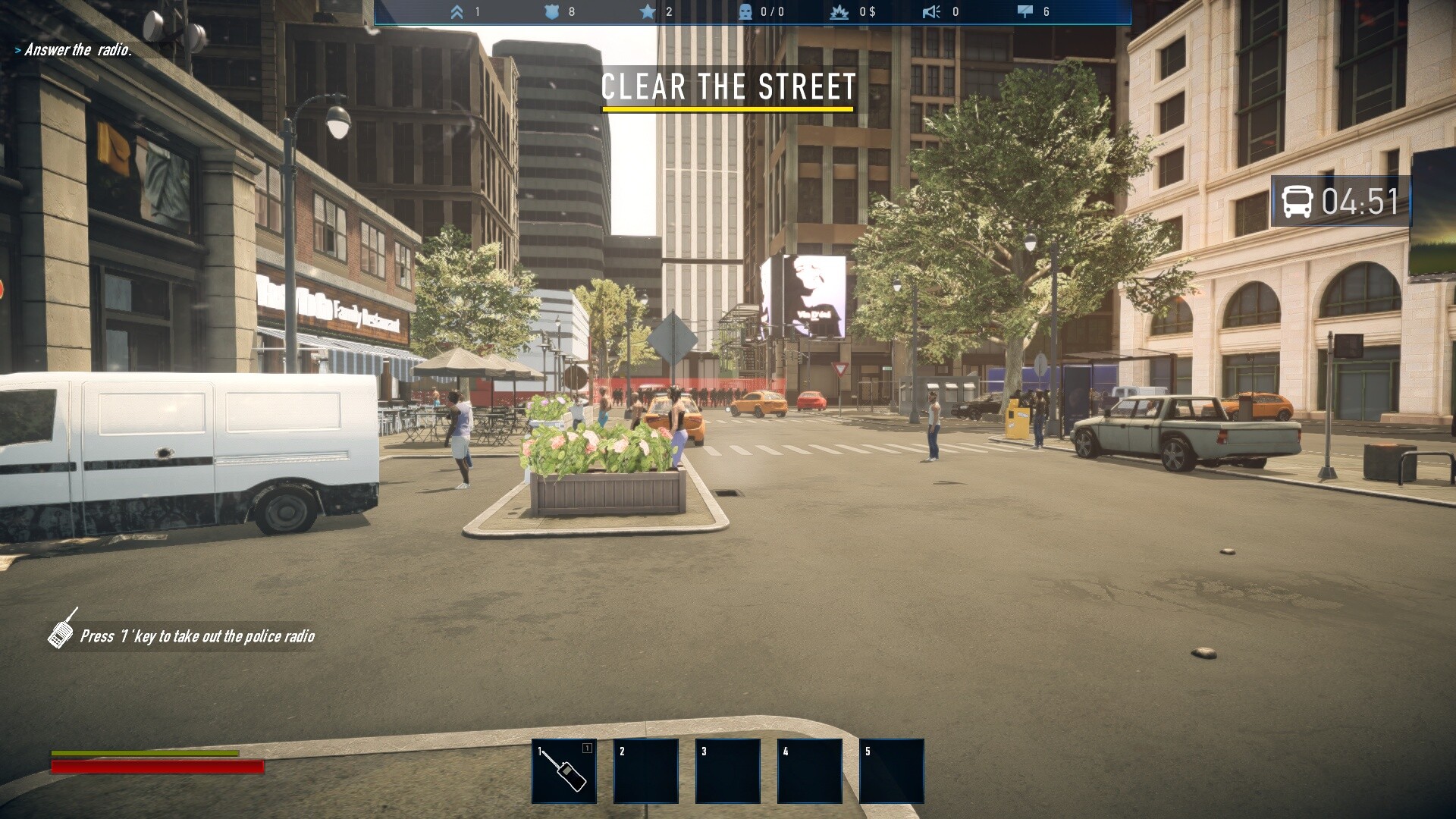Click the explosion damage cost icon

[x=839, y=11]
